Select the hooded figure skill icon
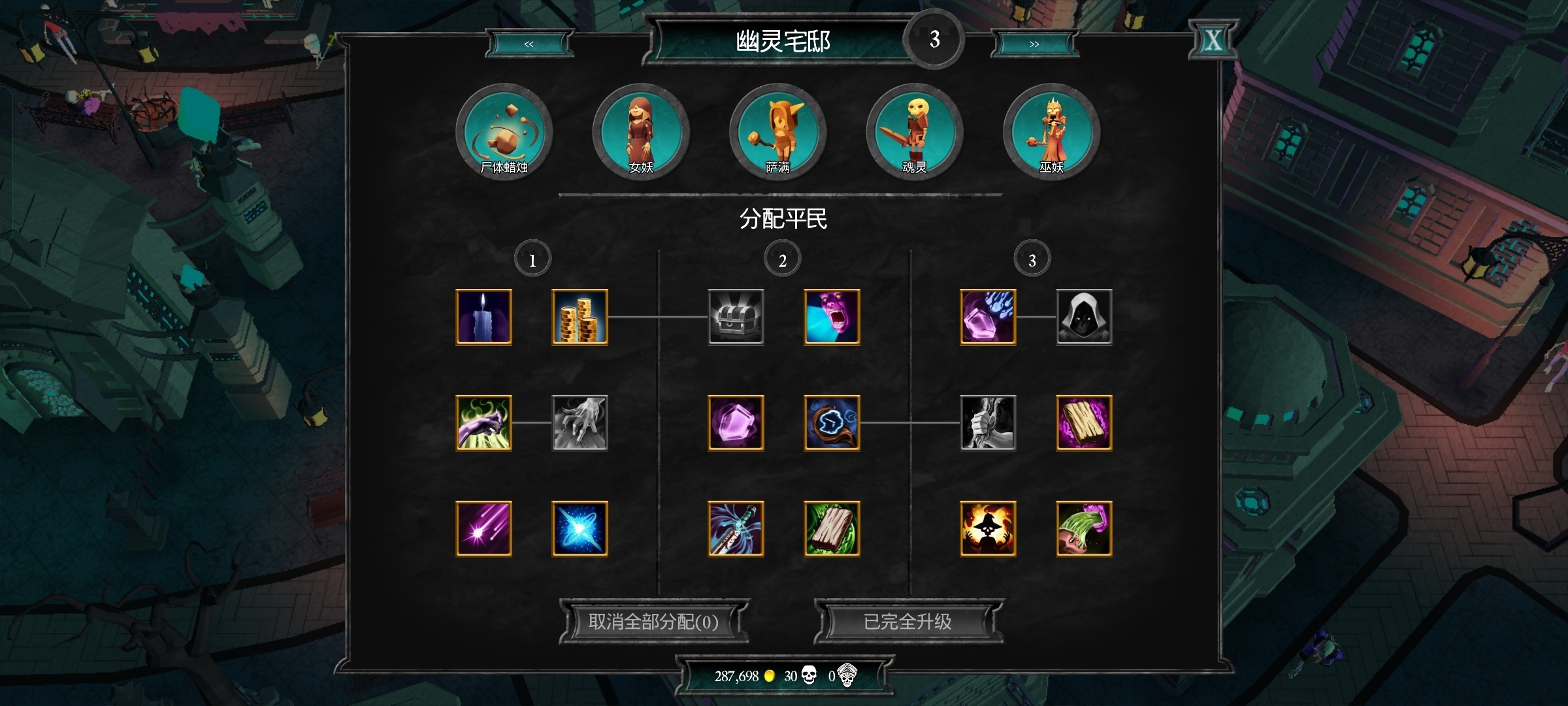The height and width of the screenshot is (706, 1568). (x=1084, y=318)
